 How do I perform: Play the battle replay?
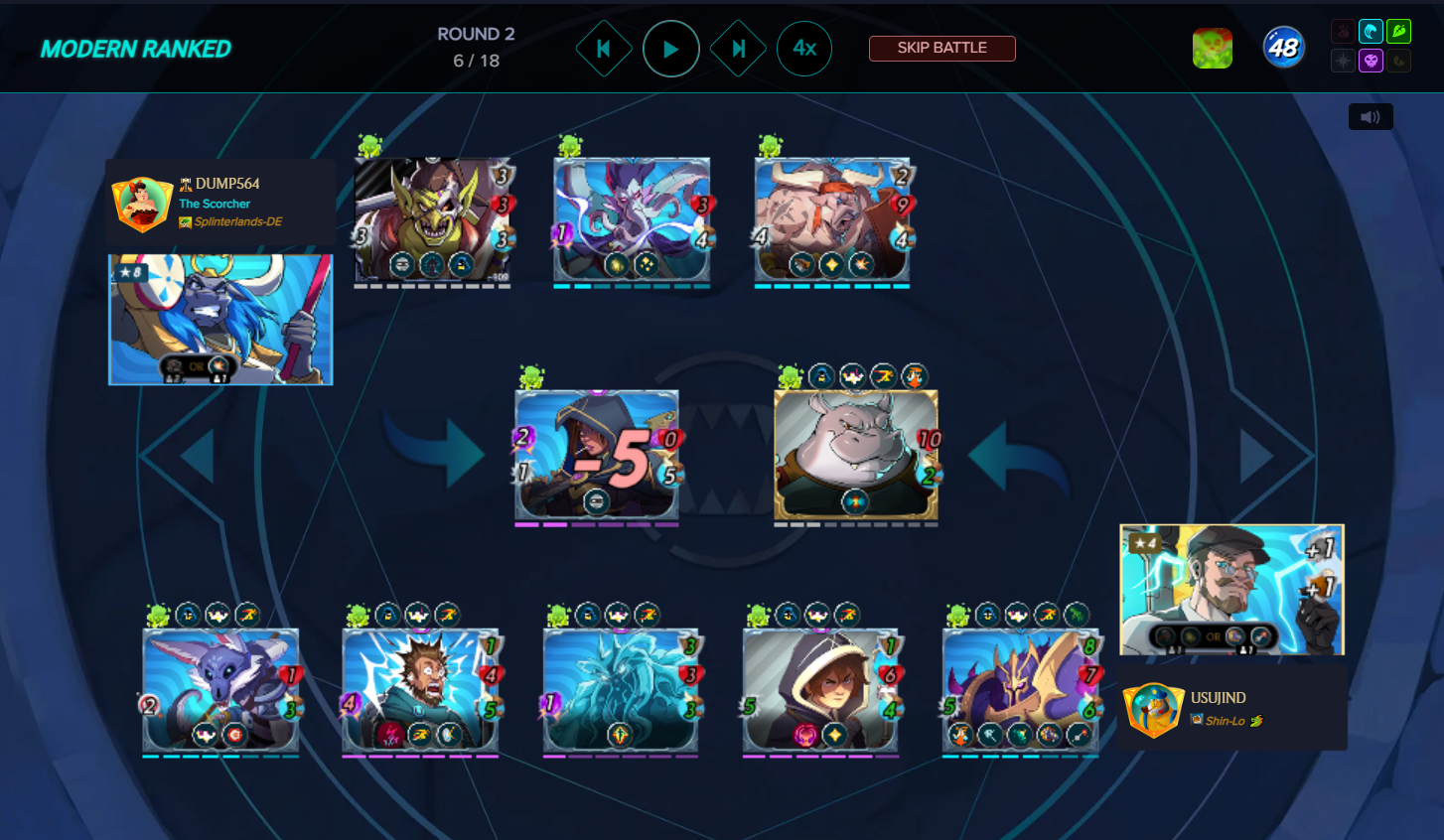pos(670,49)
